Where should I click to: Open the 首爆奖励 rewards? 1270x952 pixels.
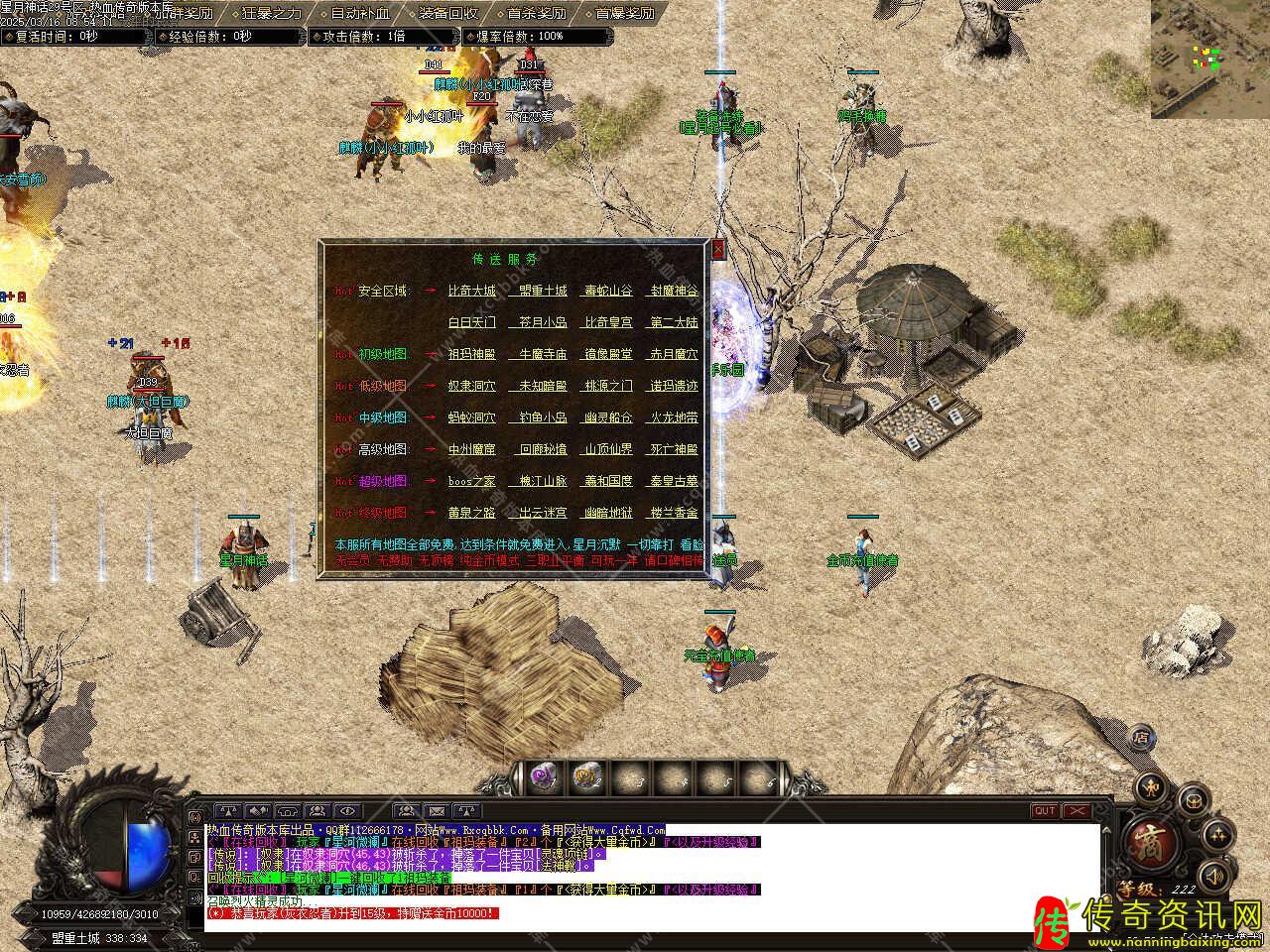pyautogui.click(x=624, y=14)
